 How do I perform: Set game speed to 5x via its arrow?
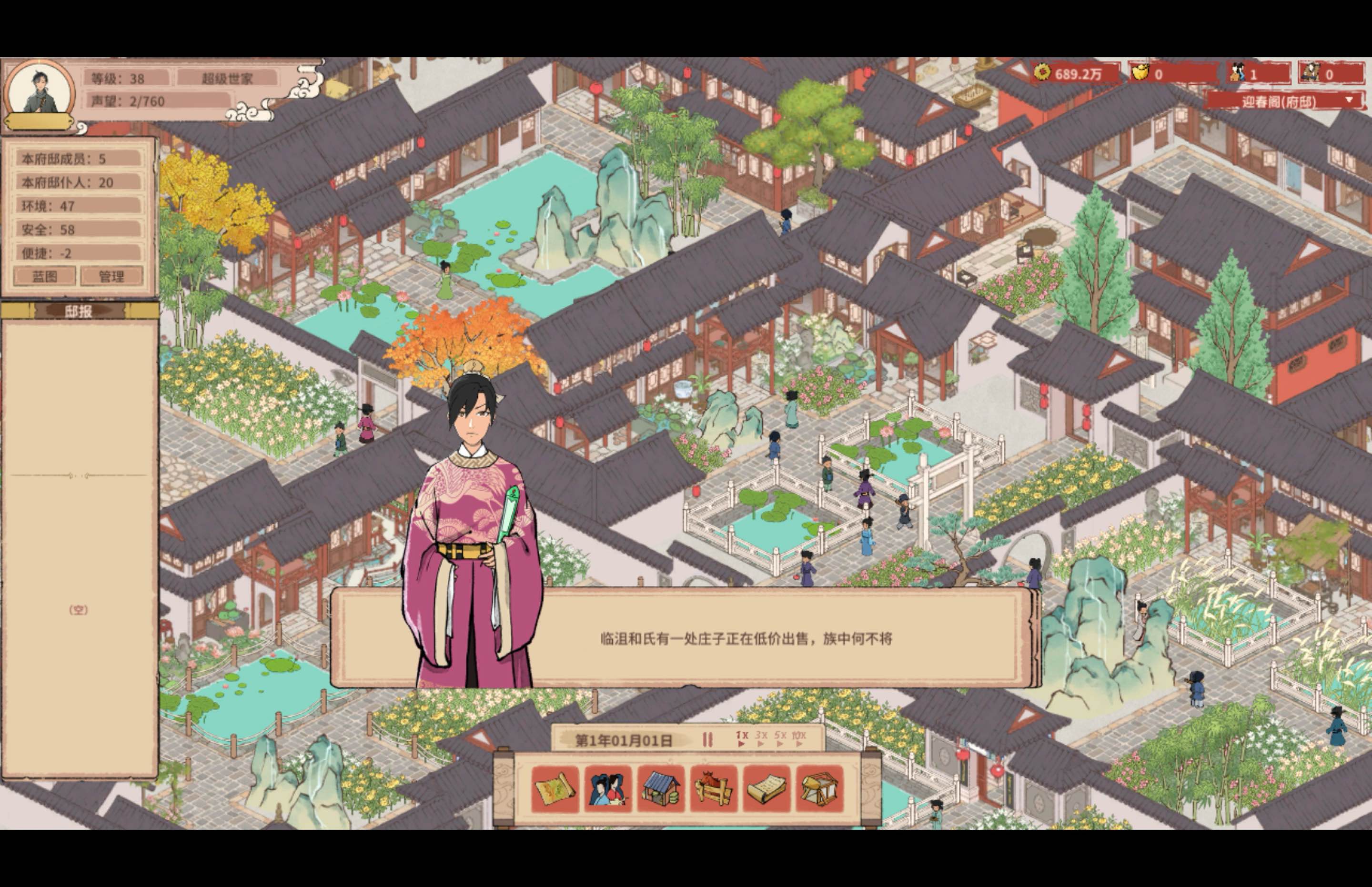click(780, 744)
